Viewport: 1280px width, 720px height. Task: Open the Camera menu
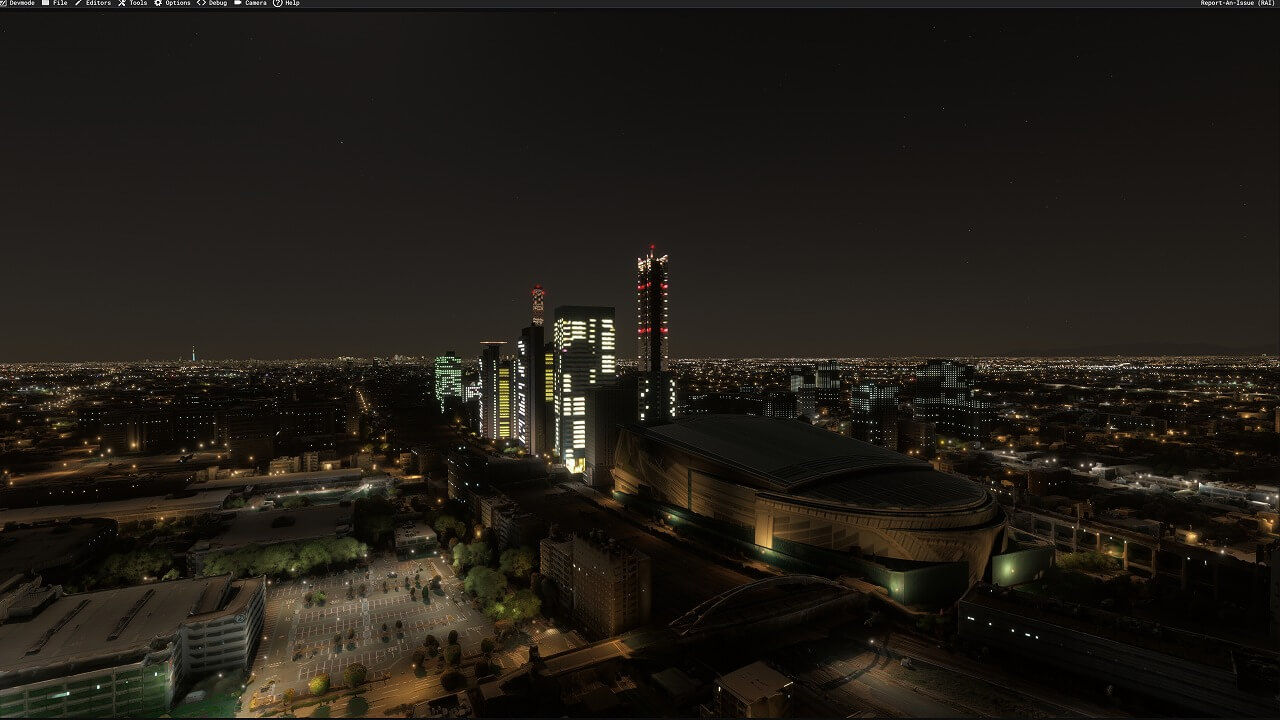coord(255,3)
